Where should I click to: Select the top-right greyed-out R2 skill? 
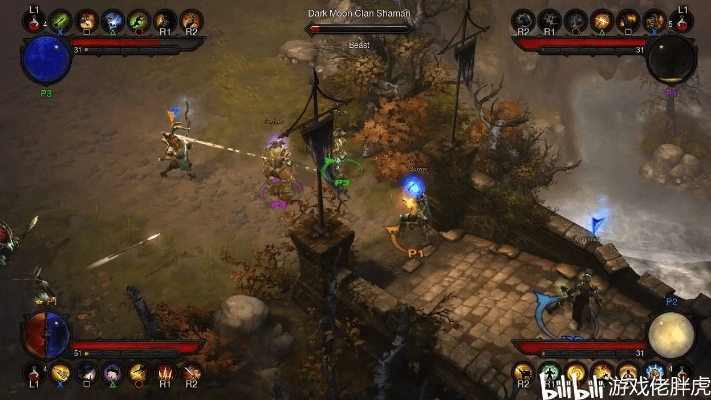tap(523, 20)
